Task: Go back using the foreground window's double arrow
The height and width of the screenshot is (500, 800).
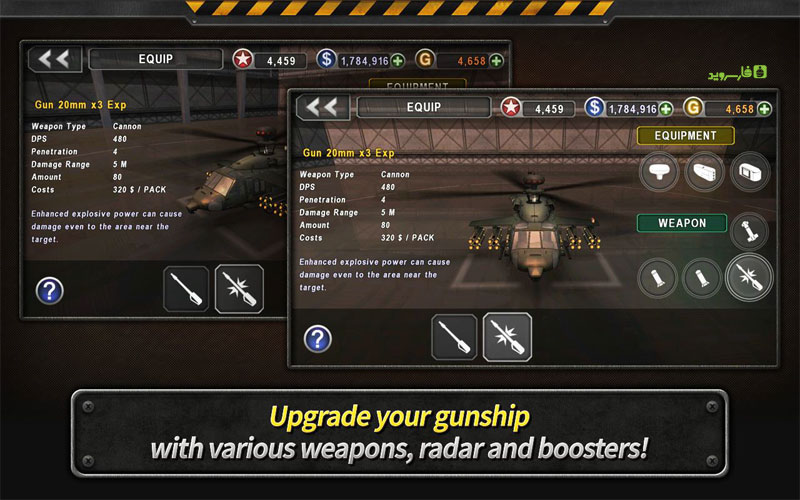Action: [322, 108]
